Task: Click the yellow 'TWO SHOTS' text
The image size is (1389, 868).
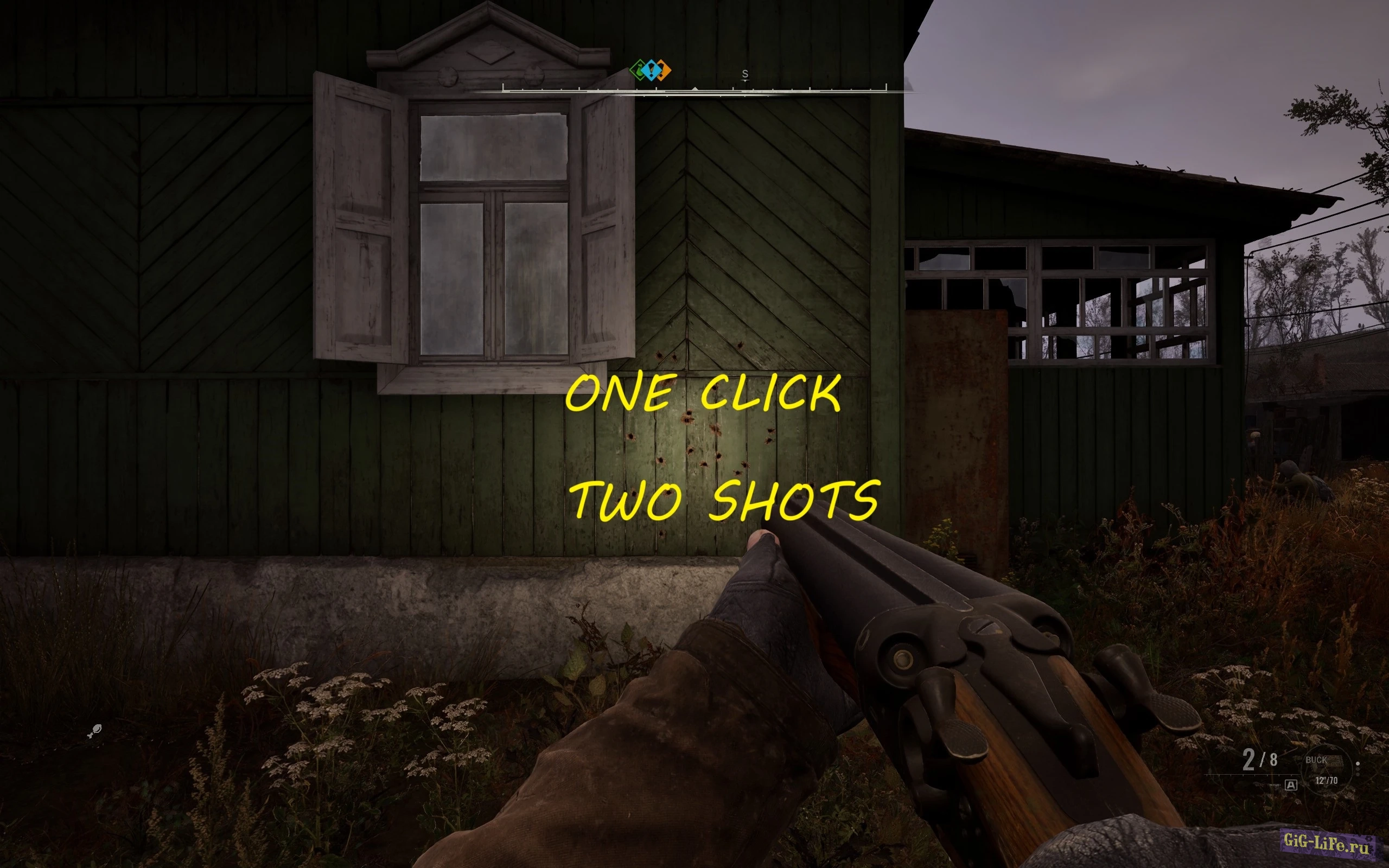Action: 728,501
